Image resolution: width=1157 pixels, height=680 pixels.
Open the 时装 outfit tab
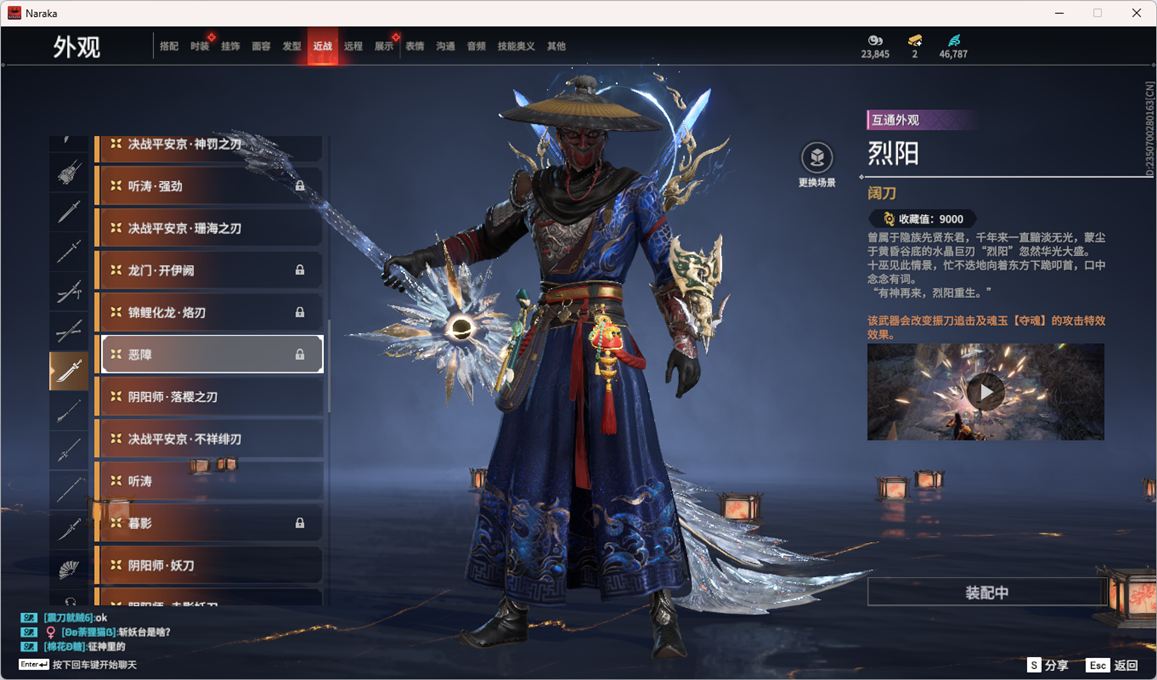pyautogui.click(x=199, y=46)
